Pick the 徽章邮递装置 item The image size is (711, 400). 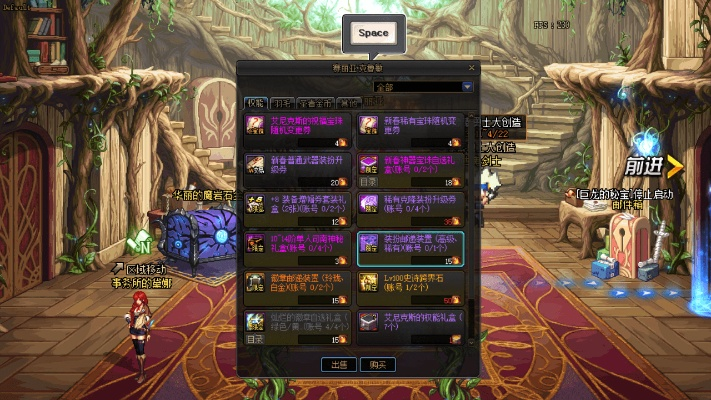296,286
